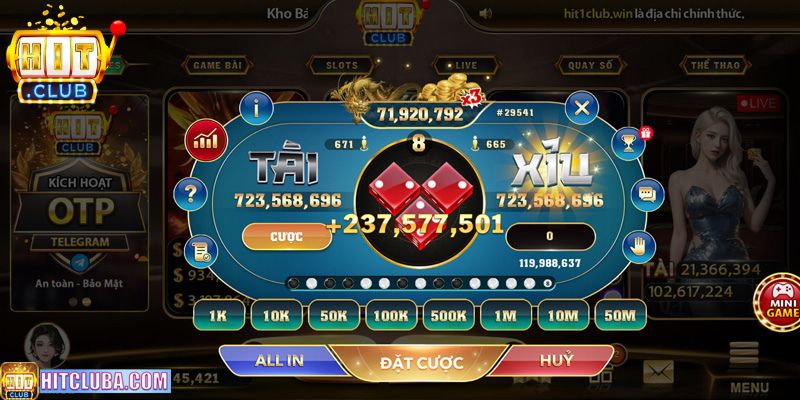Open the trophy leaderboard icon

[x=627, y=141]
